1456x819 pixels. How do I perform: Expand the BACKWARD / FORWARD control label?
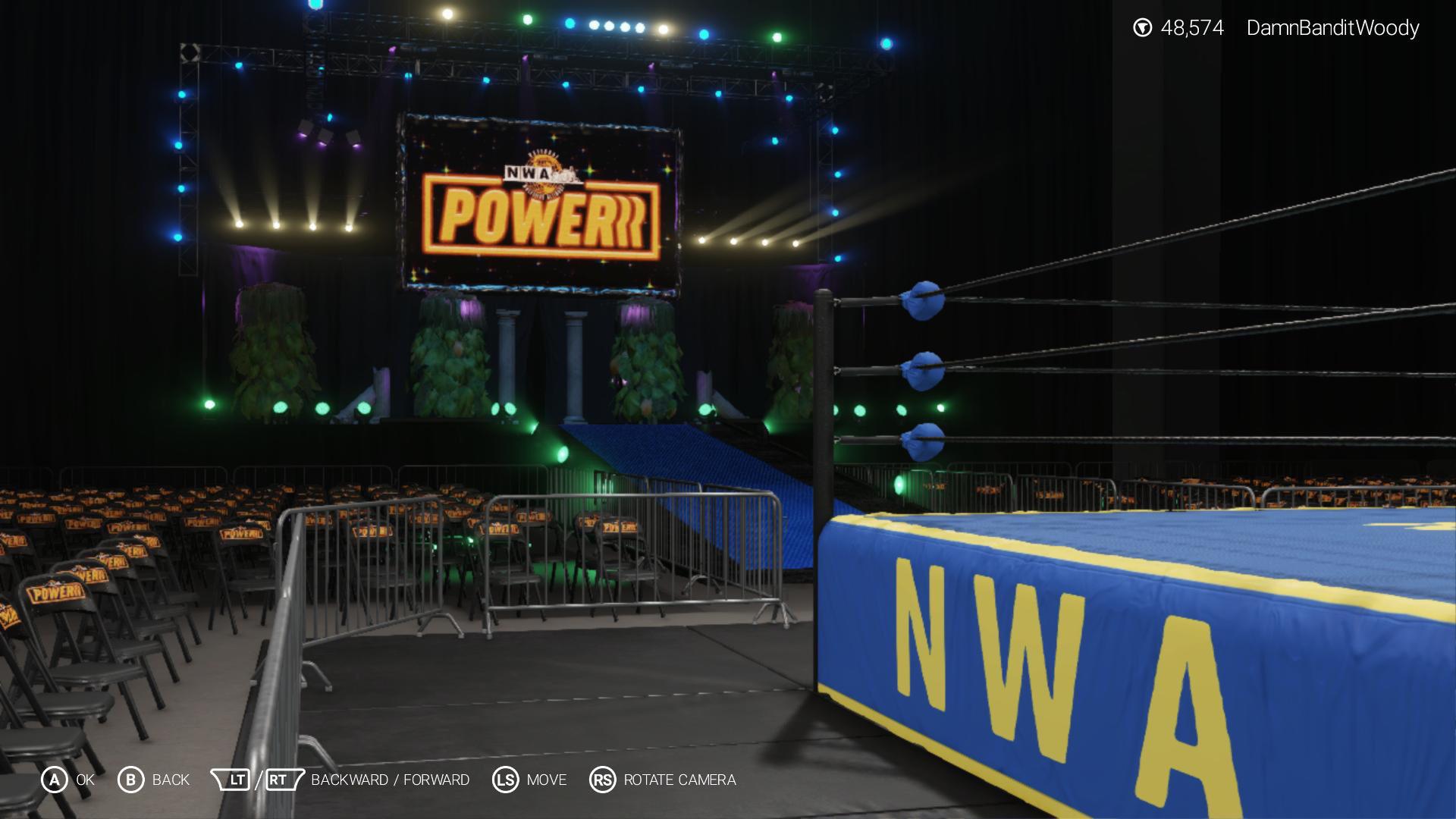(391, 779)
